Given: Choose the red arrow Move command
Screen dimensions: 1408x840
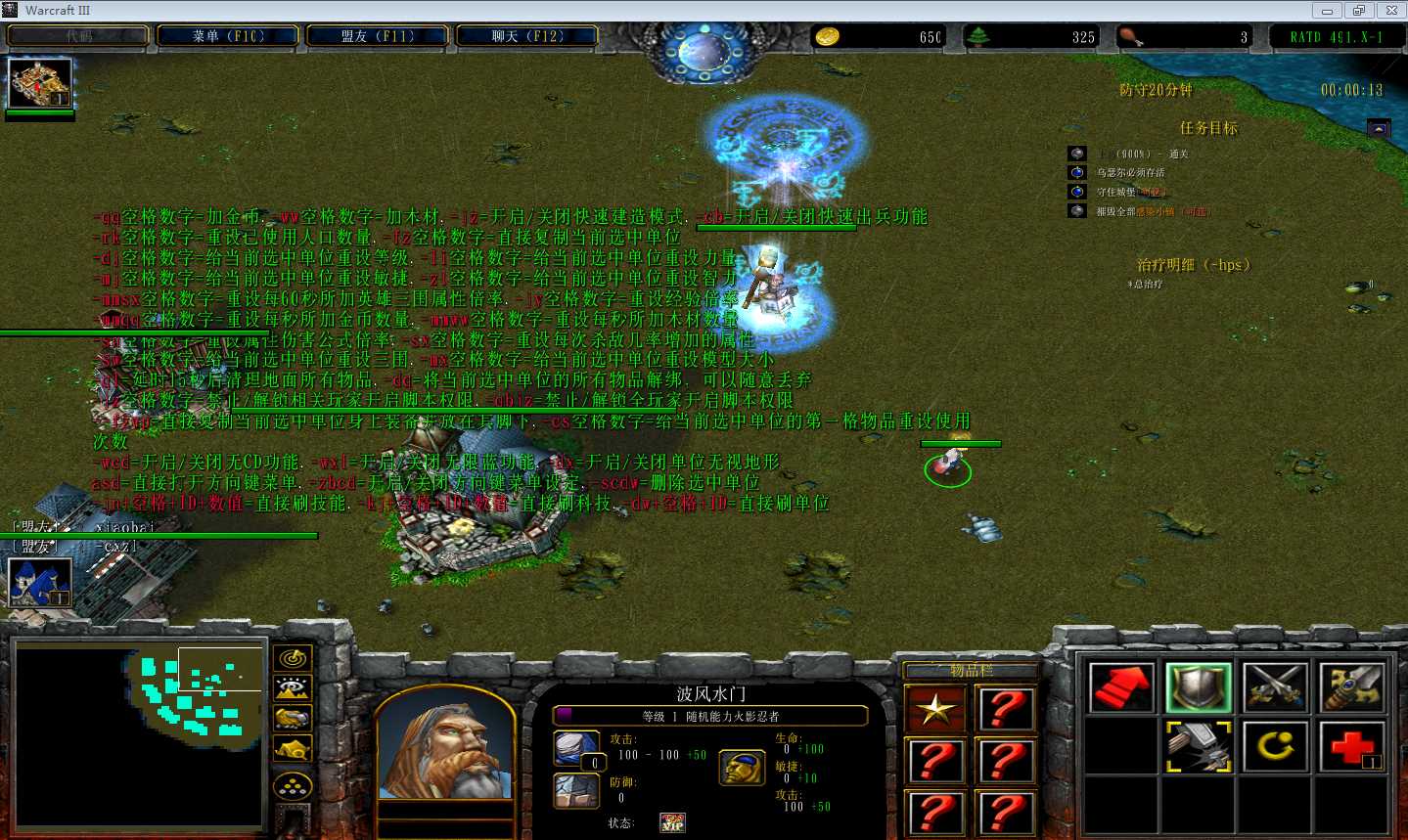Looking at the screenshot, I should pyautogui.click(x=1120, y=687).
